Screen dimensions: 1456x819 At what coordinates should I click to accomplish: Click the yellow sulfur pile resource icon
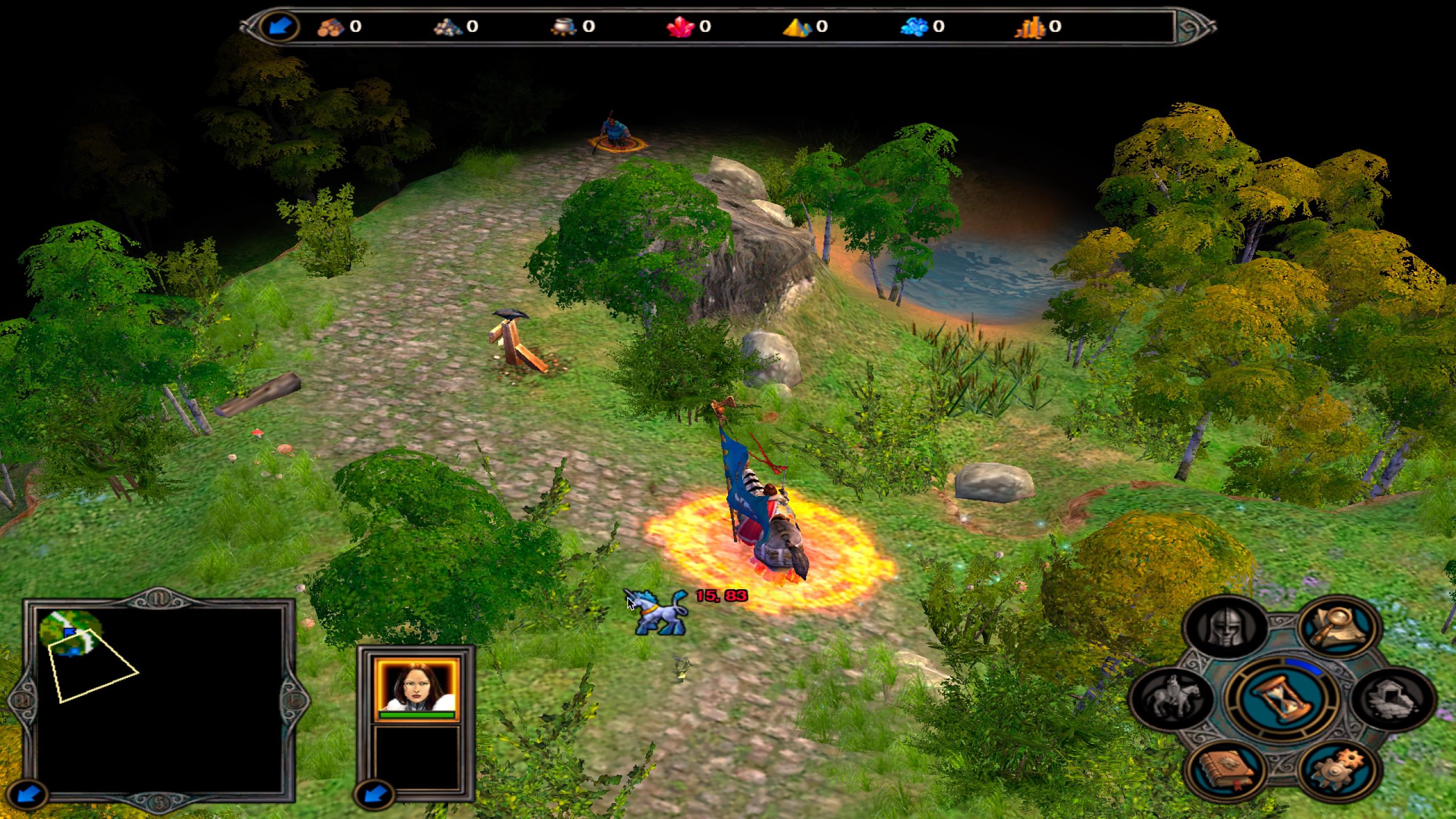[x=797, y=27]
